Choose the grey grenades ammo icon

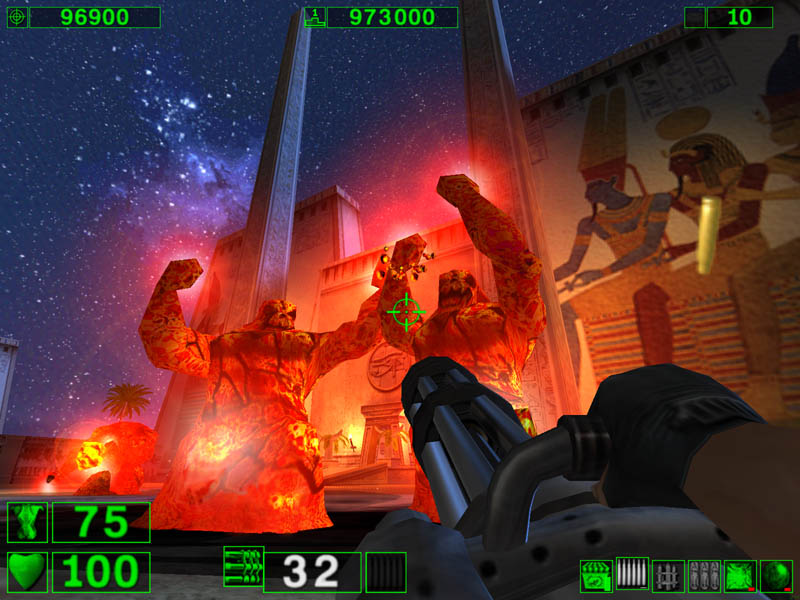tap(704, 576)
